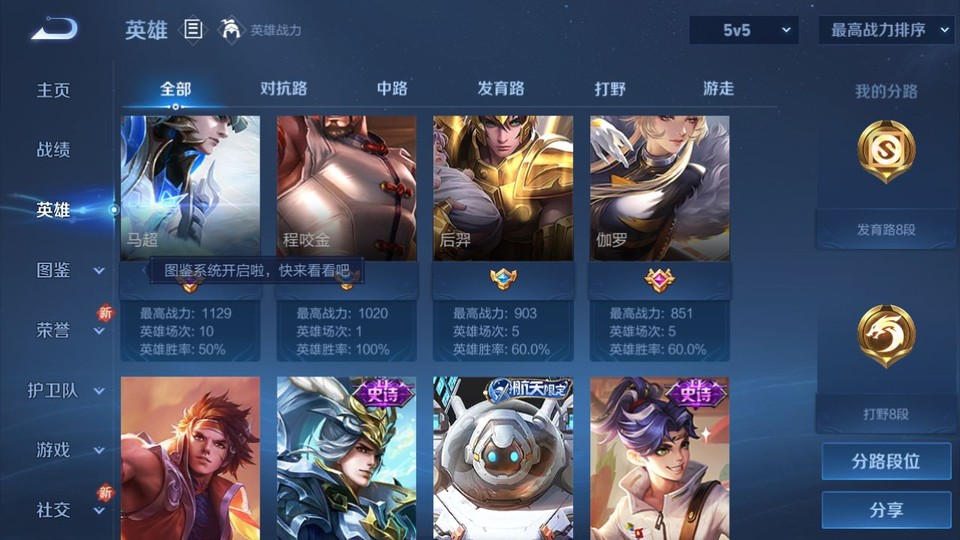The width and height of the screenshot is (960, 540).
Task: Expand the 图鉴 collection menu
Action: pos(68,270)
